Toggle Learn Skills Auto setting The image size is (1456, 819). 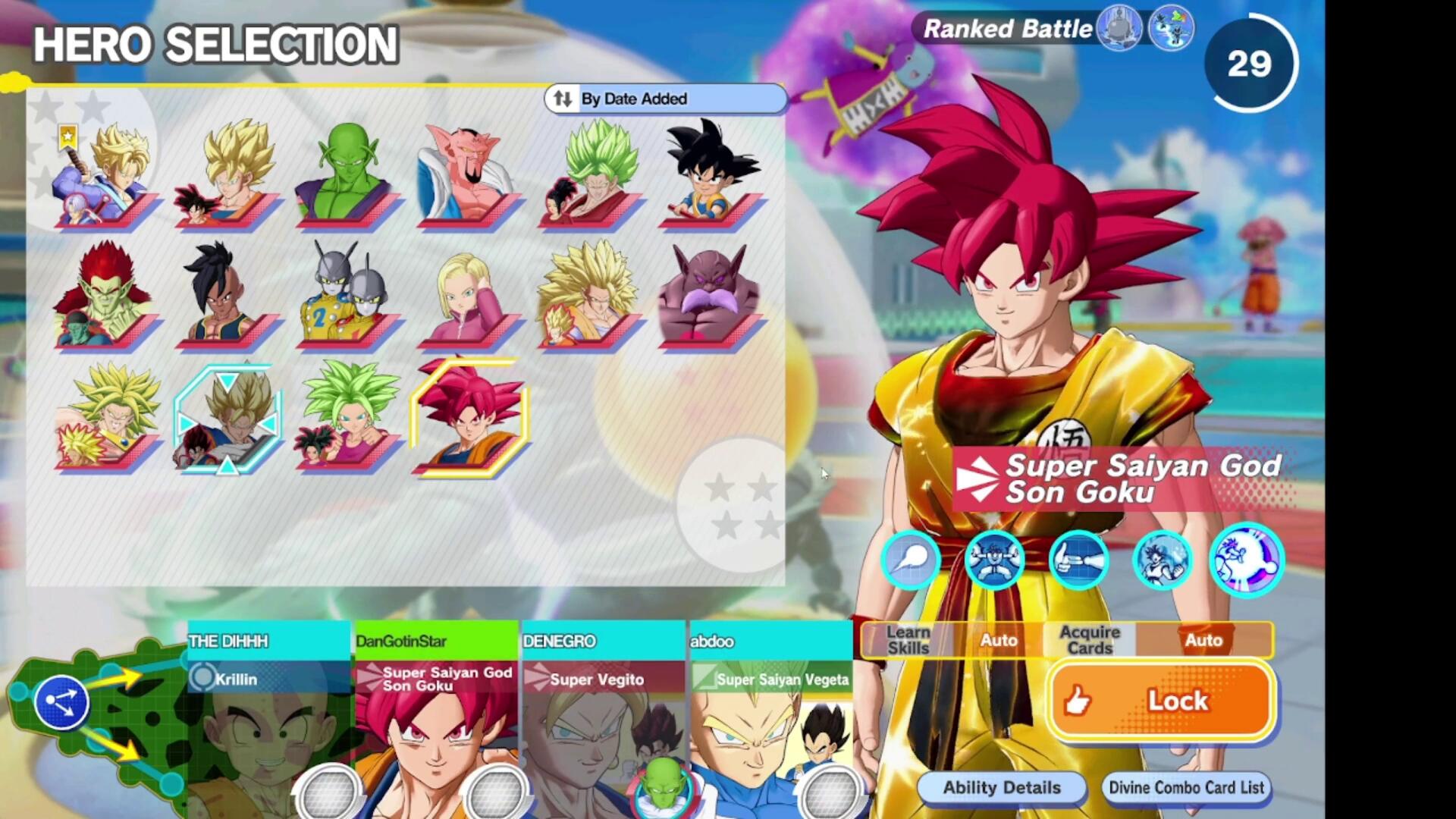pos(998,640)
